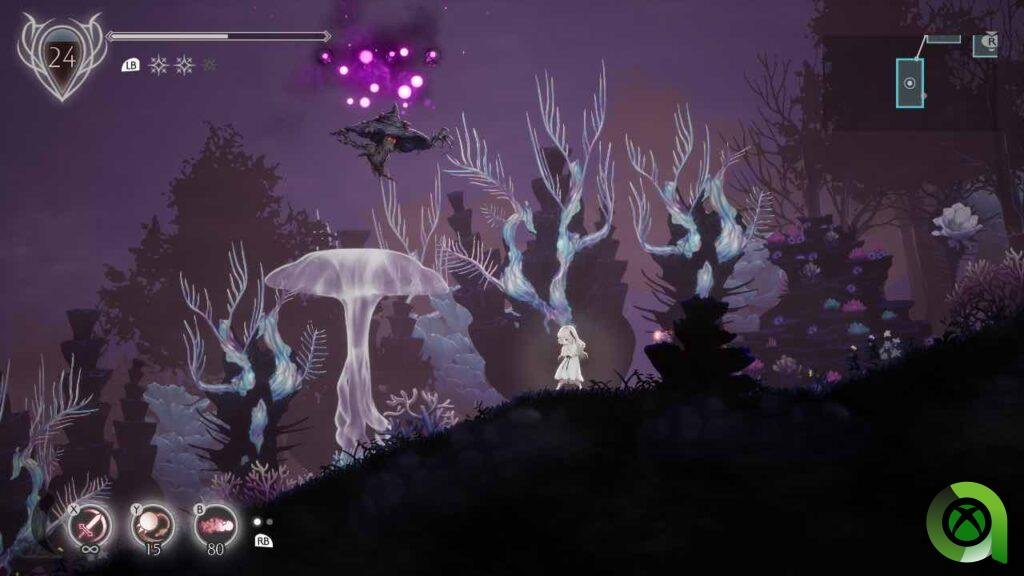This screenshot has height=576, width=1024.
Task: Select the sword attack skill icon
Action: click(x=89, y=523)
